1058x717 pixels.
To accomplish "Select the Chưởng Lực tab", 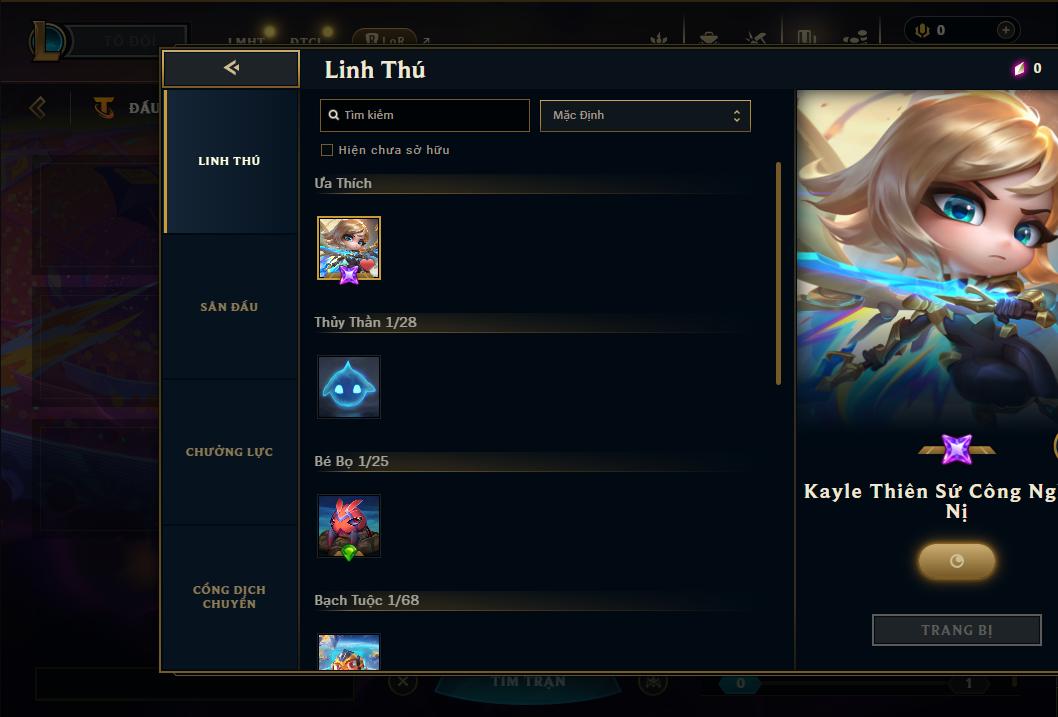I will [229, 452].
